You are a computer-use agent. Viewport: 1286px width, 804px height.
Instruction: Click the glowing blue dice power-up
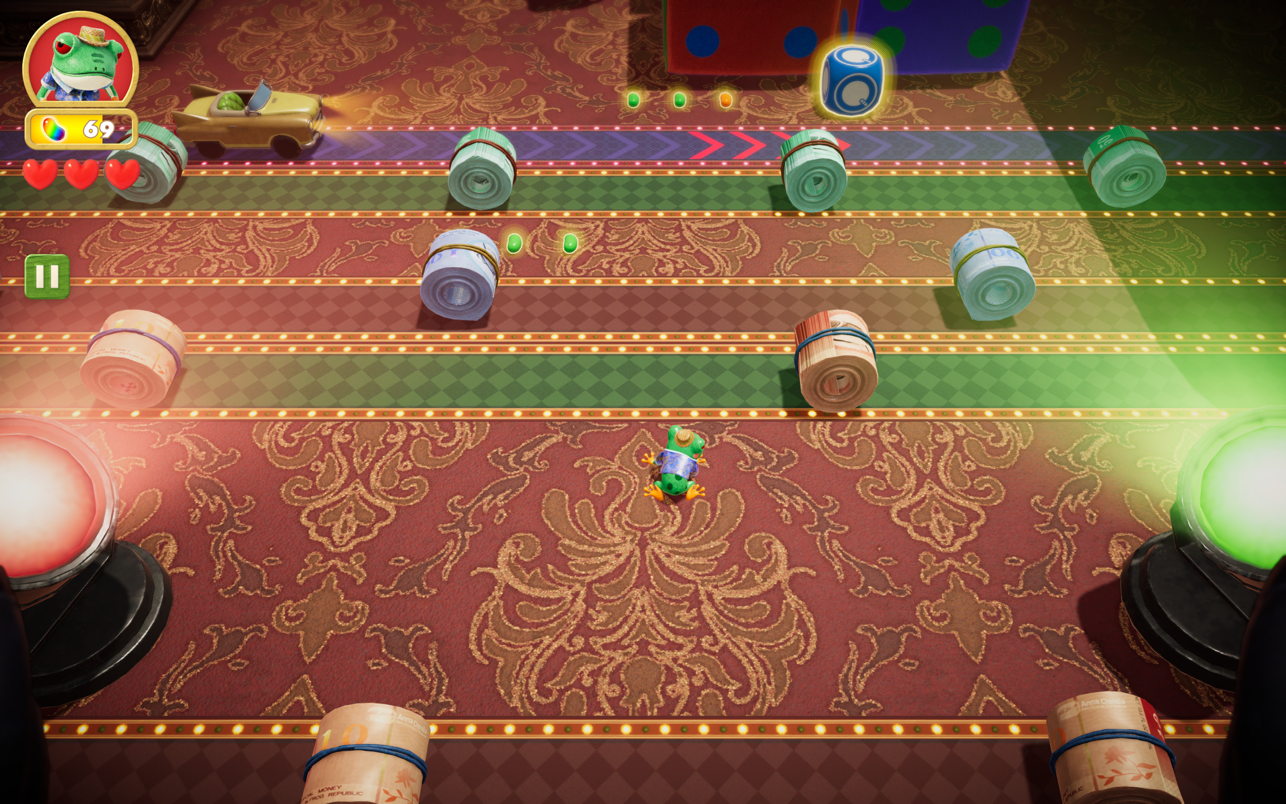coord(851,78)
